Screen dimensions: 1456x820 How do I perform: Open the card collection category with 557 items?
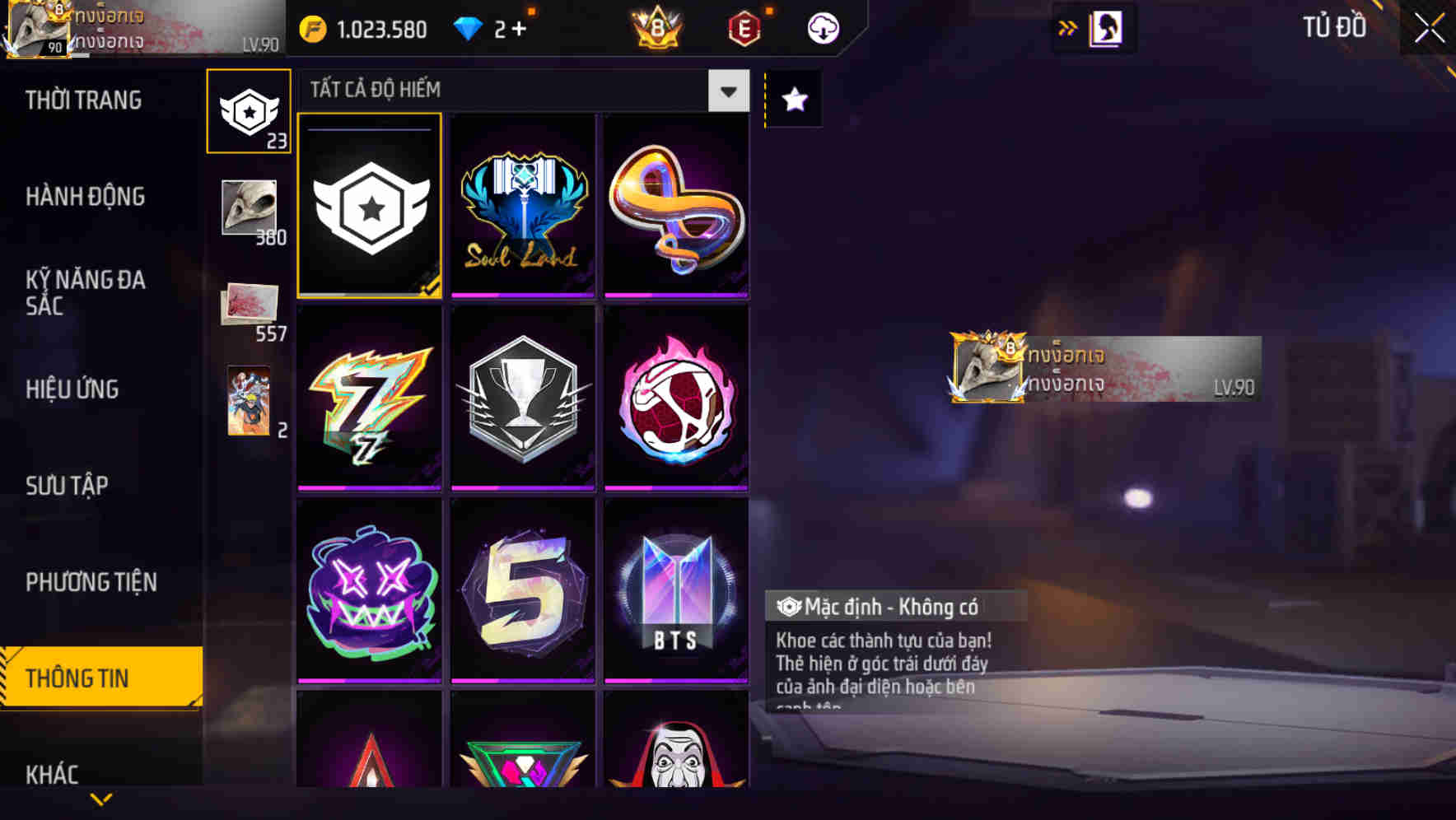(249, 305)
